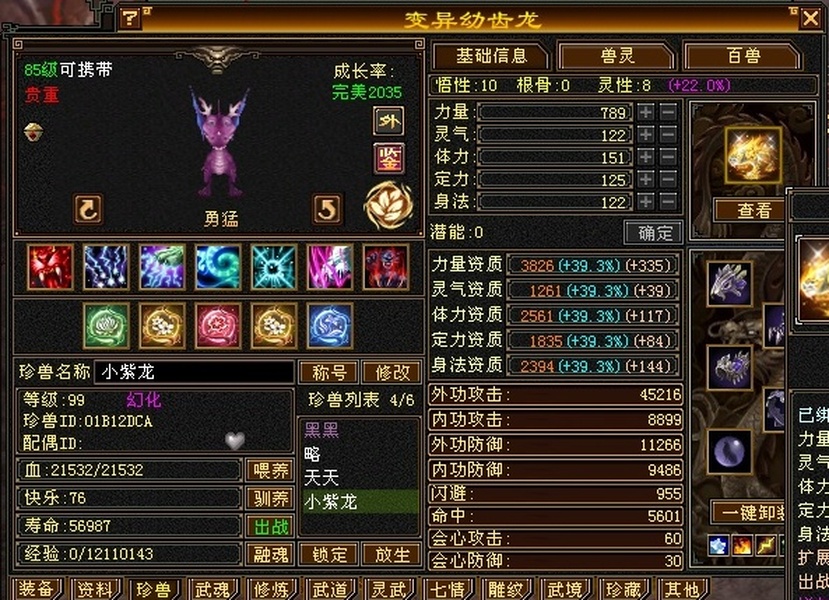Screen dimensions: 829x600
Task: Lock the pet with 锁定
Action: pyautogui.click(x=330, y=554)
